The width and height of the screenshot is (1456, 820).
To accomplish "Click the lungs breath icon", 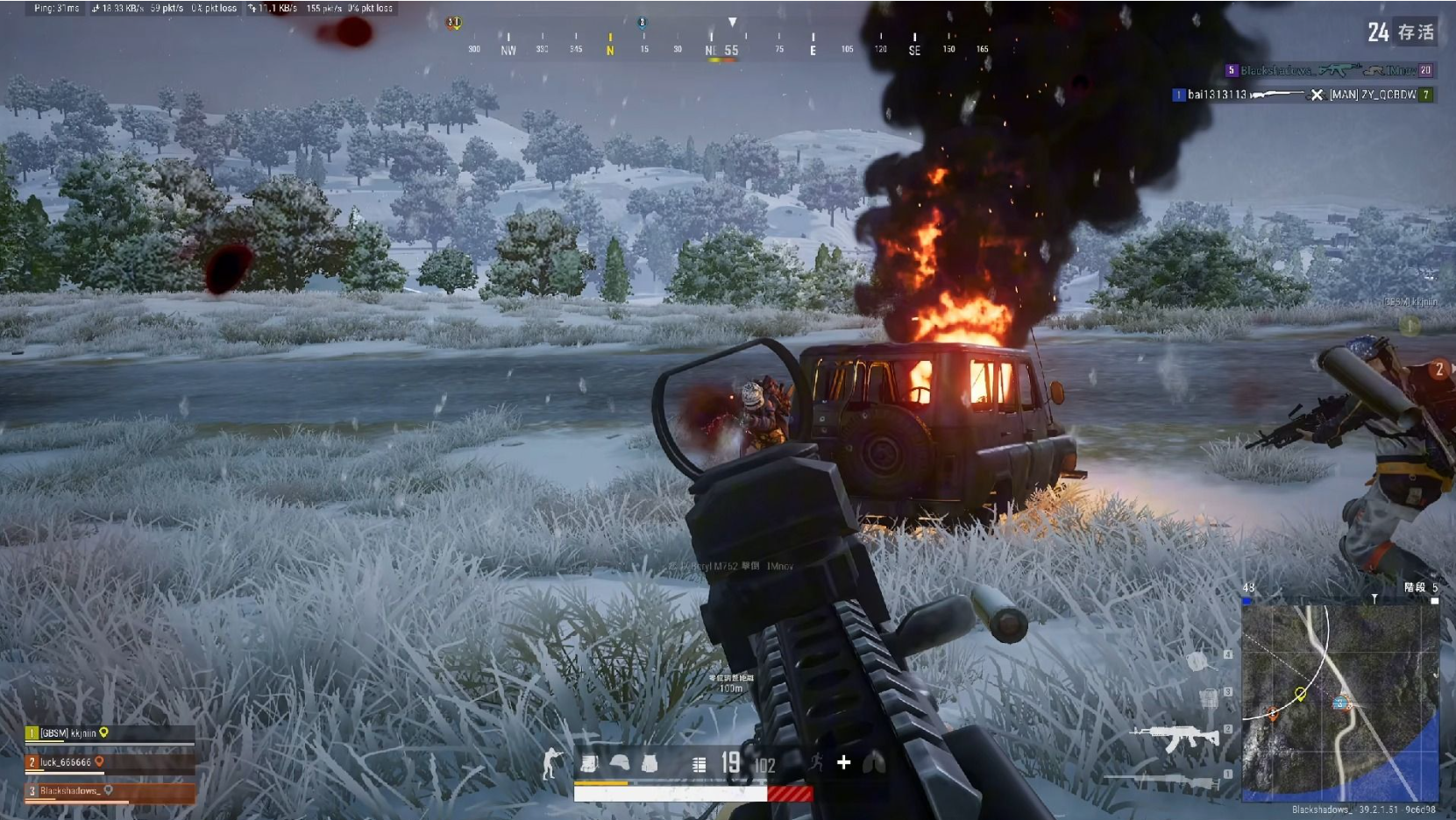I will click(875, 764).
